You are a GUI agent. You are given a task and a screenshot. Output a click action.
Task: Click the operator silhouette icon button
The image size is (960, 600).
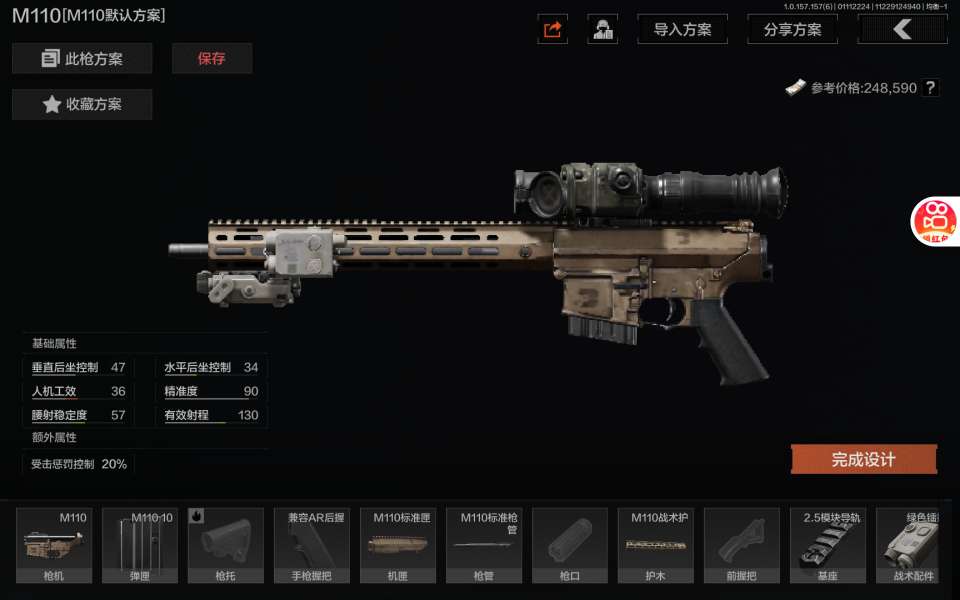click(602, 30)
